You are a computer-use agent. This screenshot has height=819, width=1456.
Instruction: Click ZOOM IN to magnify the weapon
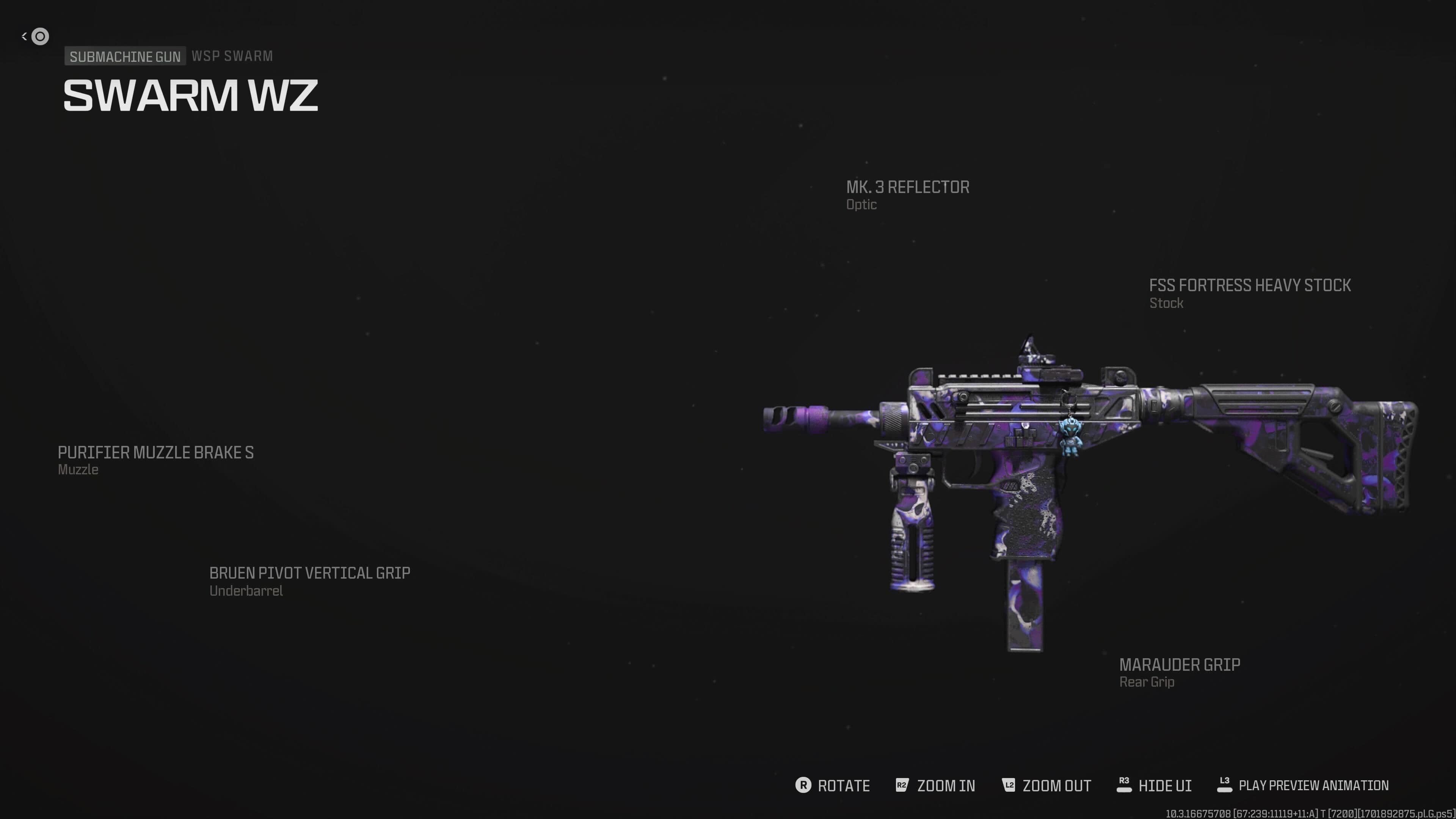click(946, 785)
